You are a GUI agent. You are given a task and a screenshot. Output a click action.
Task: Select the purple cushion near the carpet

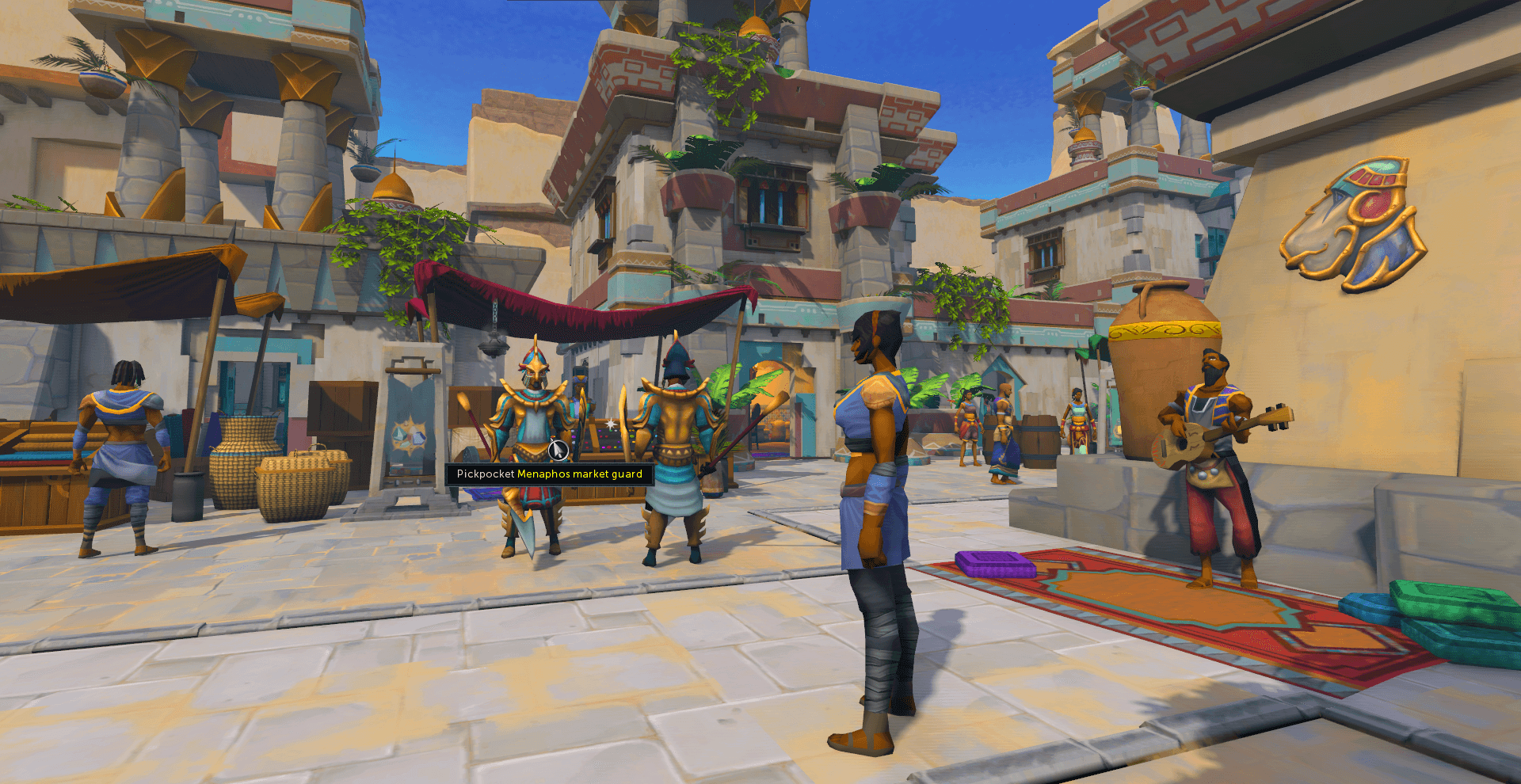(994, 566)
